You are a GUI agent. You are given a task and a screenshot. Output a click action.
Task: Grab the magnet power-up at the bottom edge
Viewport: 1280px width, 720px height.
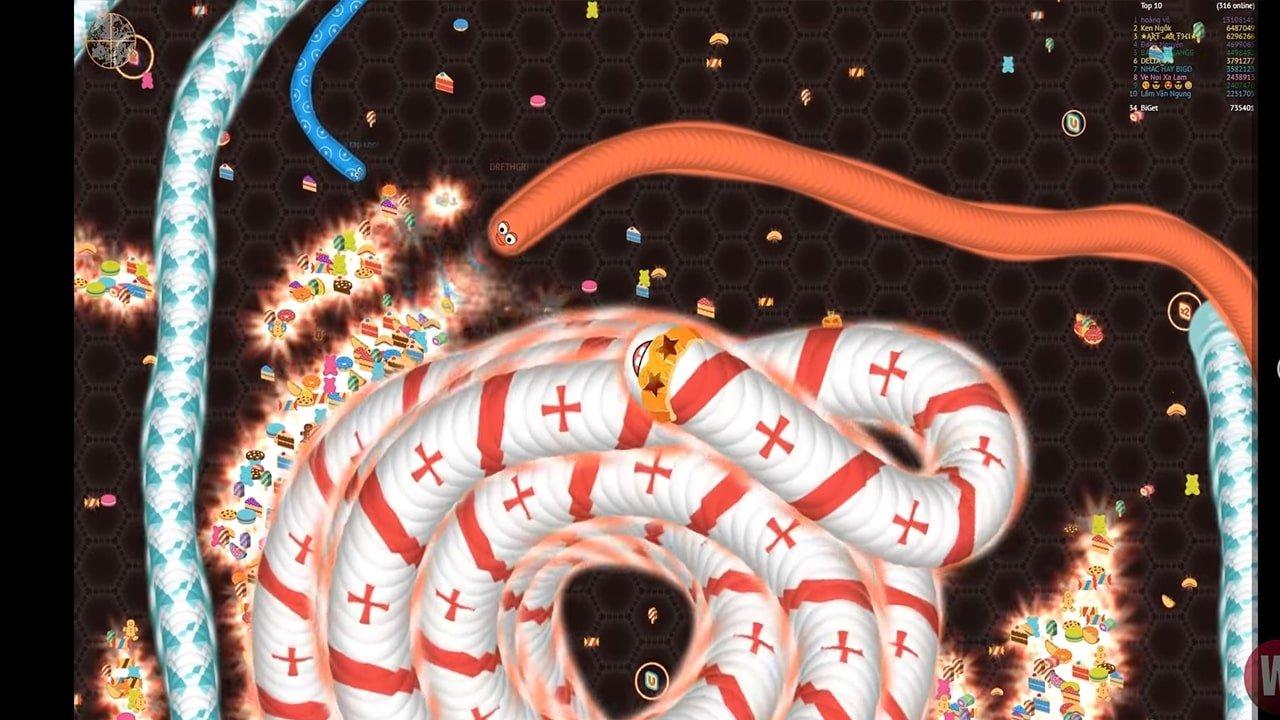pos(652,680)
